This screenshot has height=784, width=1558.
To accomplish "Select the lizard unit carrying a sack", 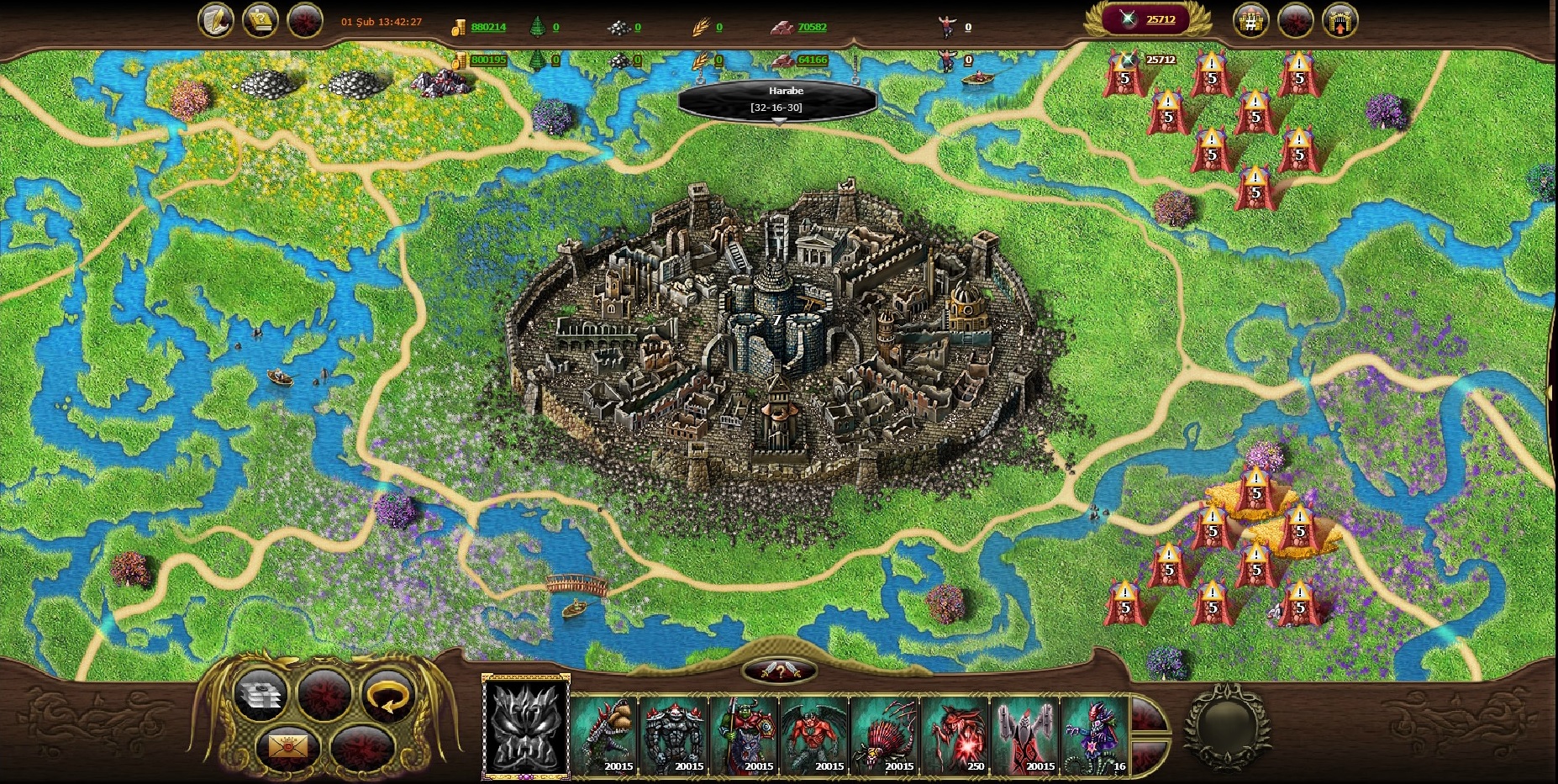I will [605, 734].
